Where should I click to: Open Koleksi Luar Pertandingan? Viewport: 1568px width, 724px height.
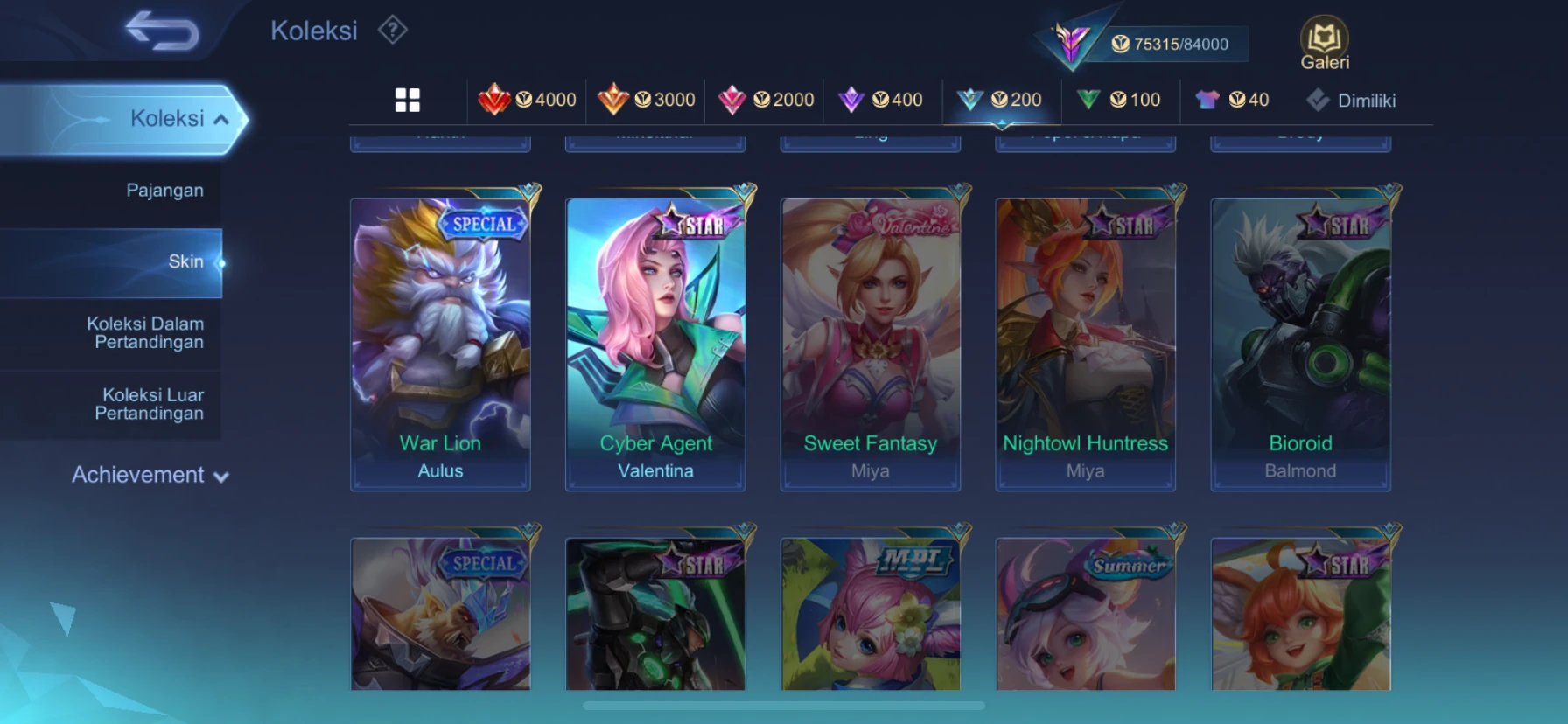tap(150, 404)
